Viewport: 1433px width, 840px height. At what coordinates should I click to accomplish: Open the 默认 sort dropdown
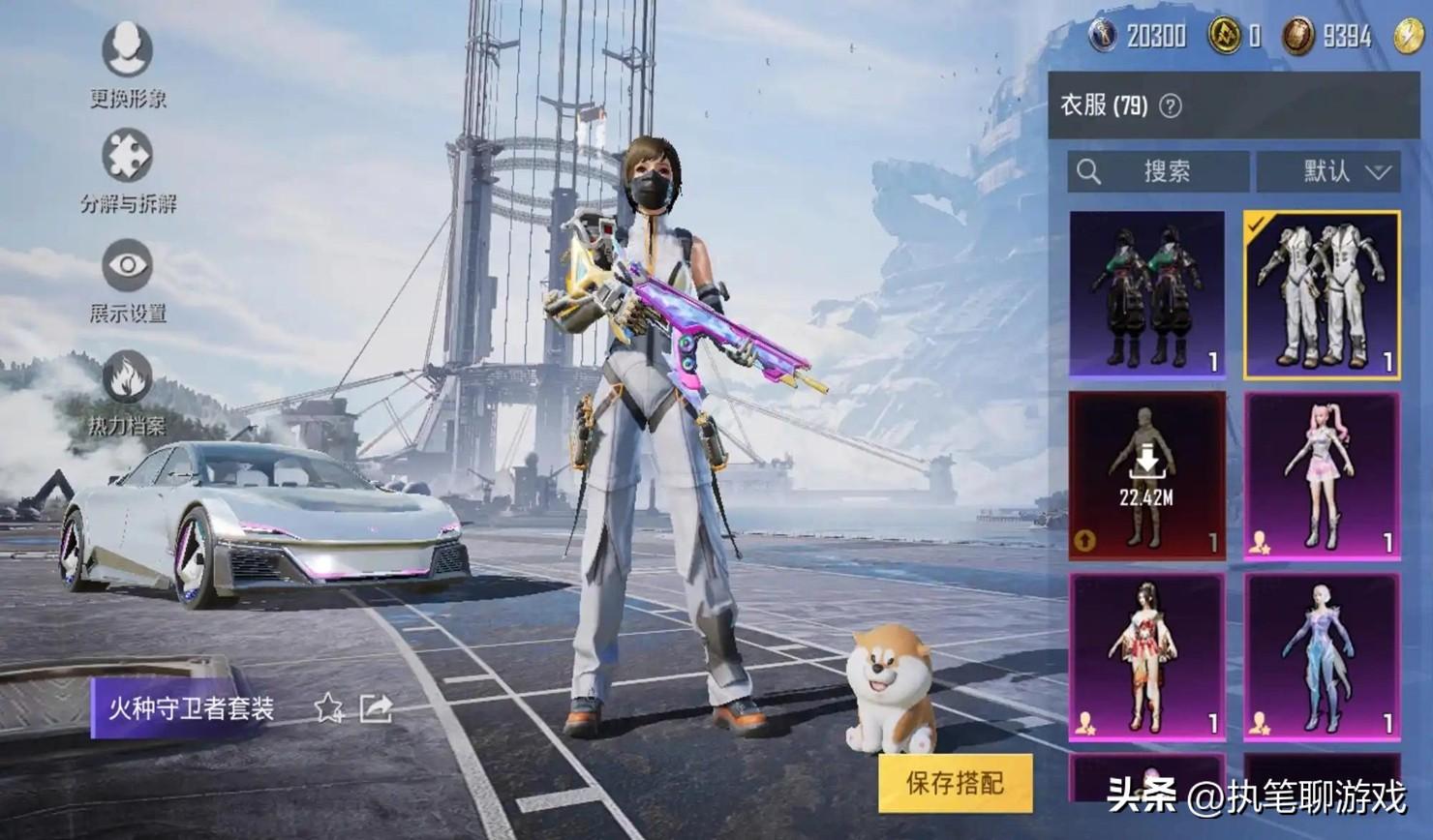click(1328, 172)
